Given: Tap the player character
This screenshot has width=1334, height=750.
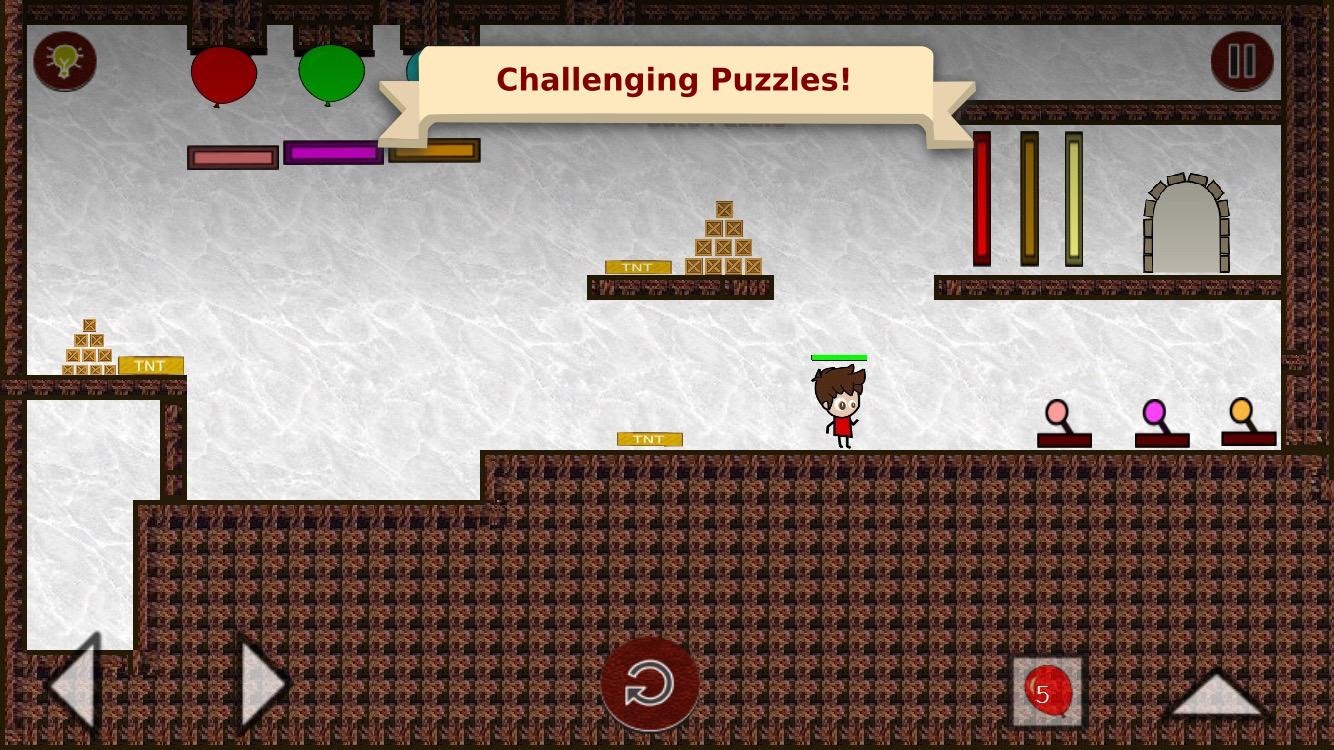Looking at the screenshot, I should pyautogui.click(x=840, y=405).
